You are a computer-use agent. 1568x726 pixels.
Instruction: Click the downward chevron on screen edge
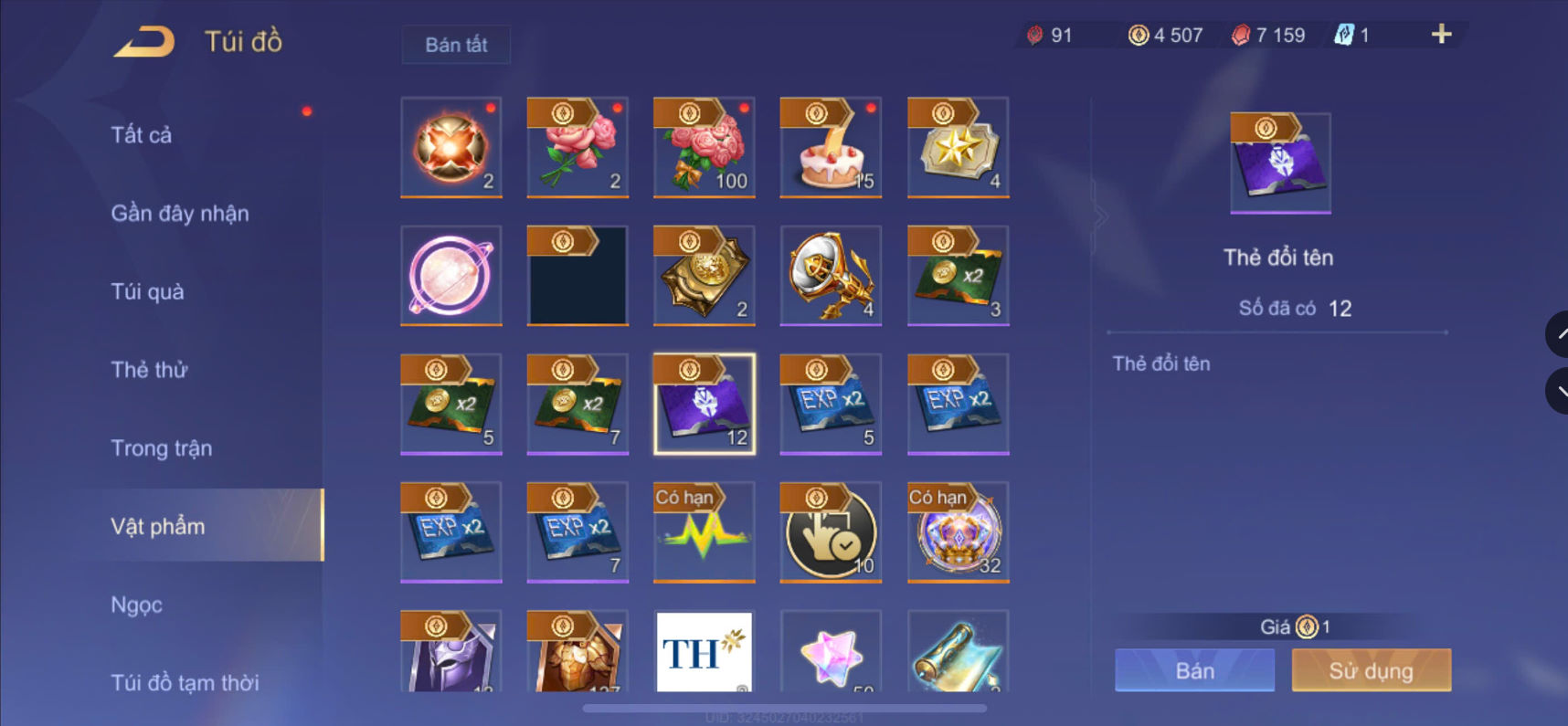(1559, 391)
